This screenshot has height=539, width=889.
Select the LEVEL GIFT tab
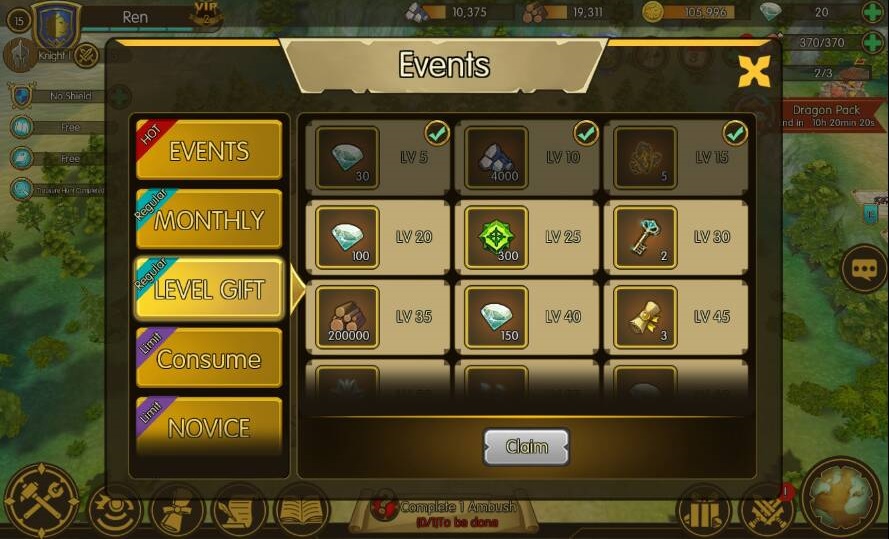[x=208, y=289]
